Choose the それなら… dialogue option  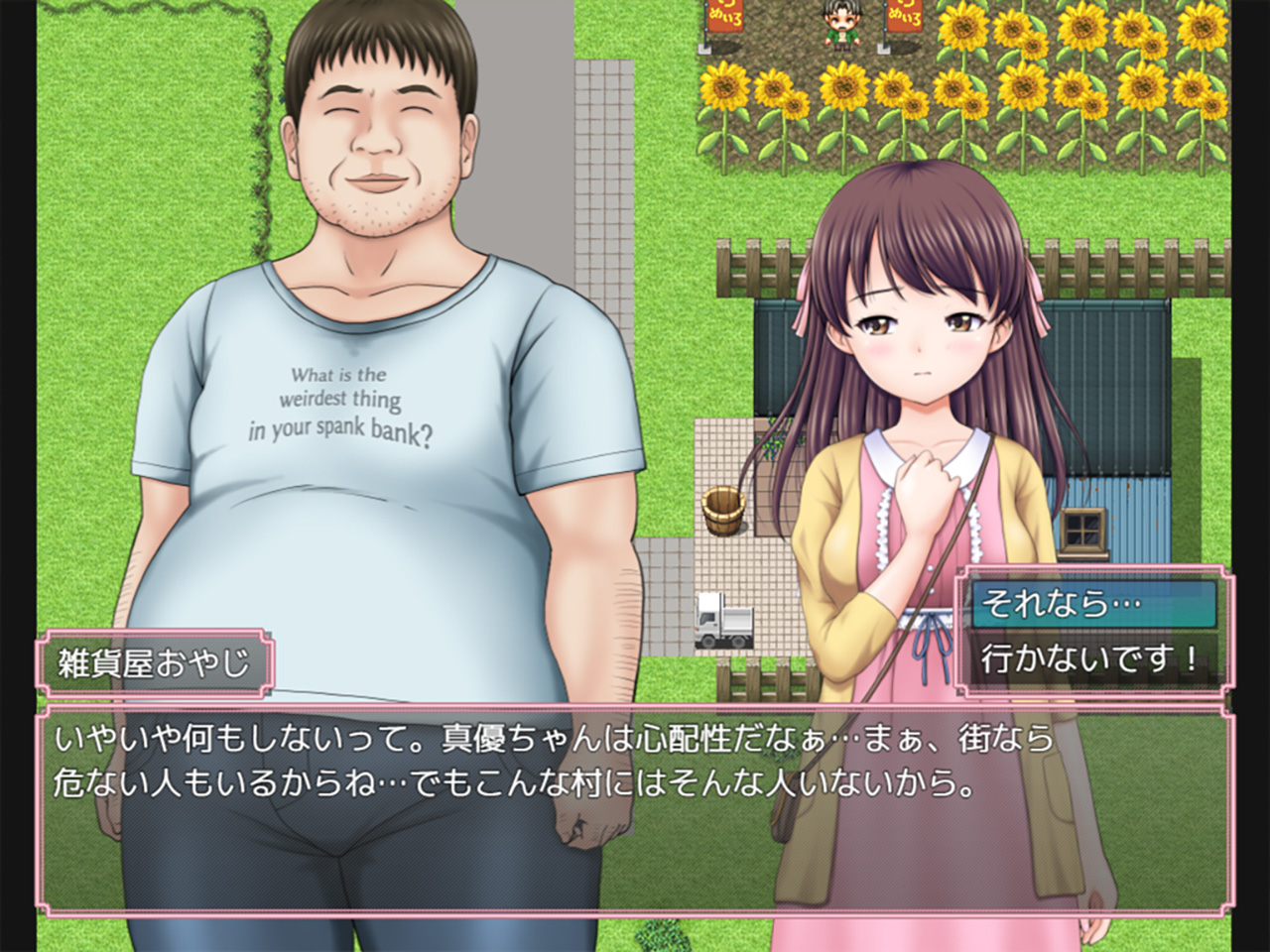[1093, 604]
